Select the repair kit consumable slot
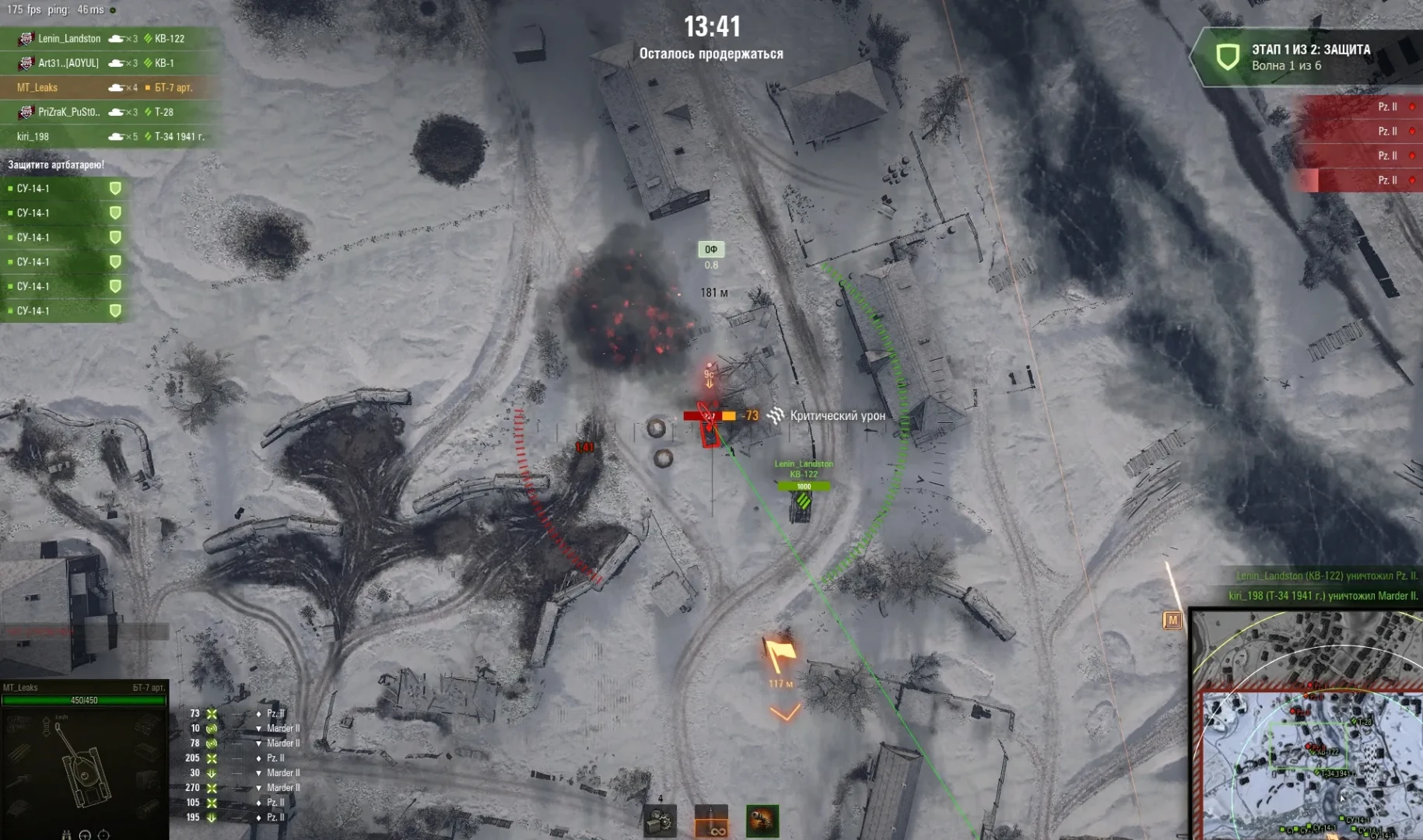 click(660, 821)
